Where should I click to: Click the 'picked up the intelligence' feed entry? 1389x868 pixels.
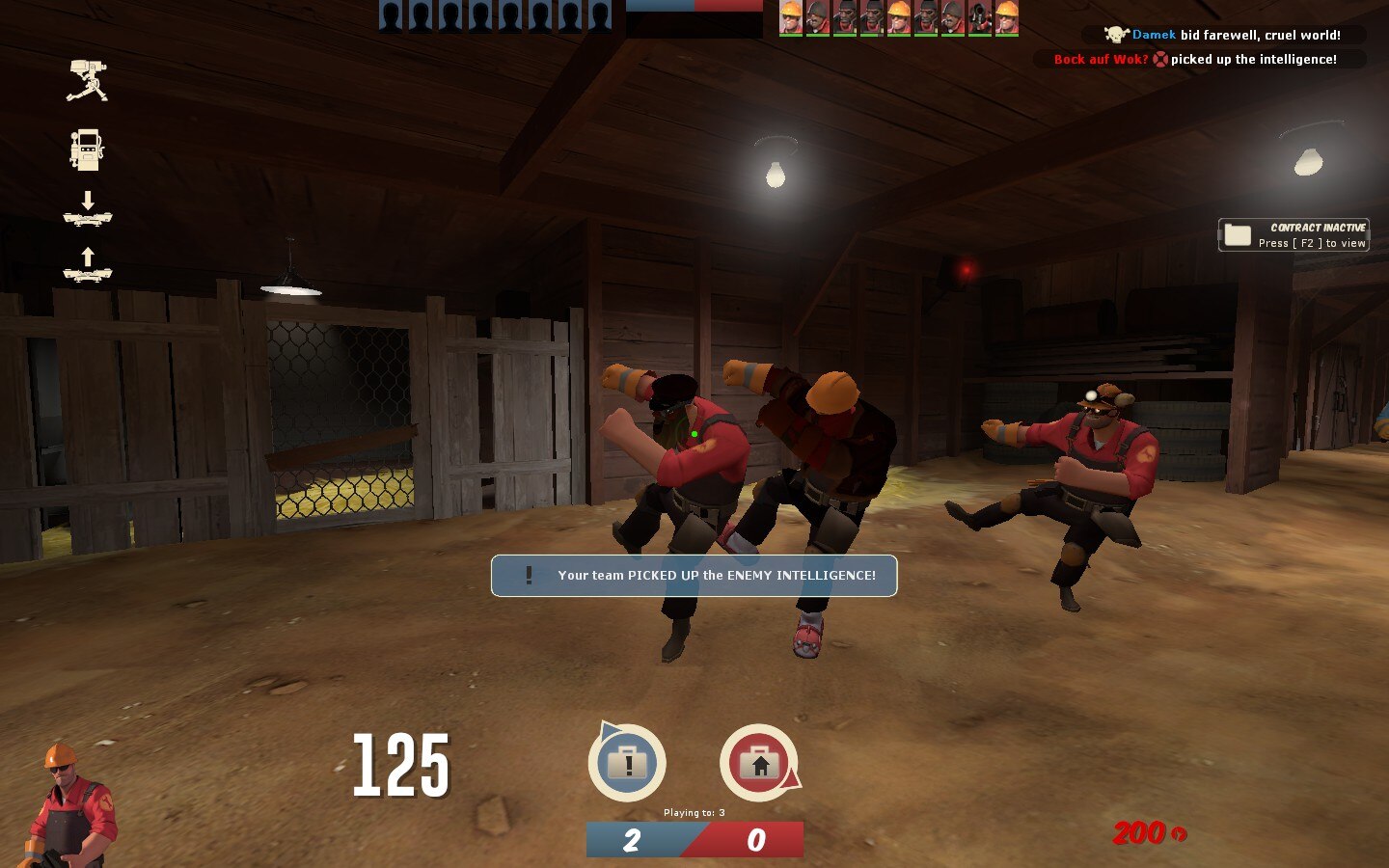(1199, 59)
